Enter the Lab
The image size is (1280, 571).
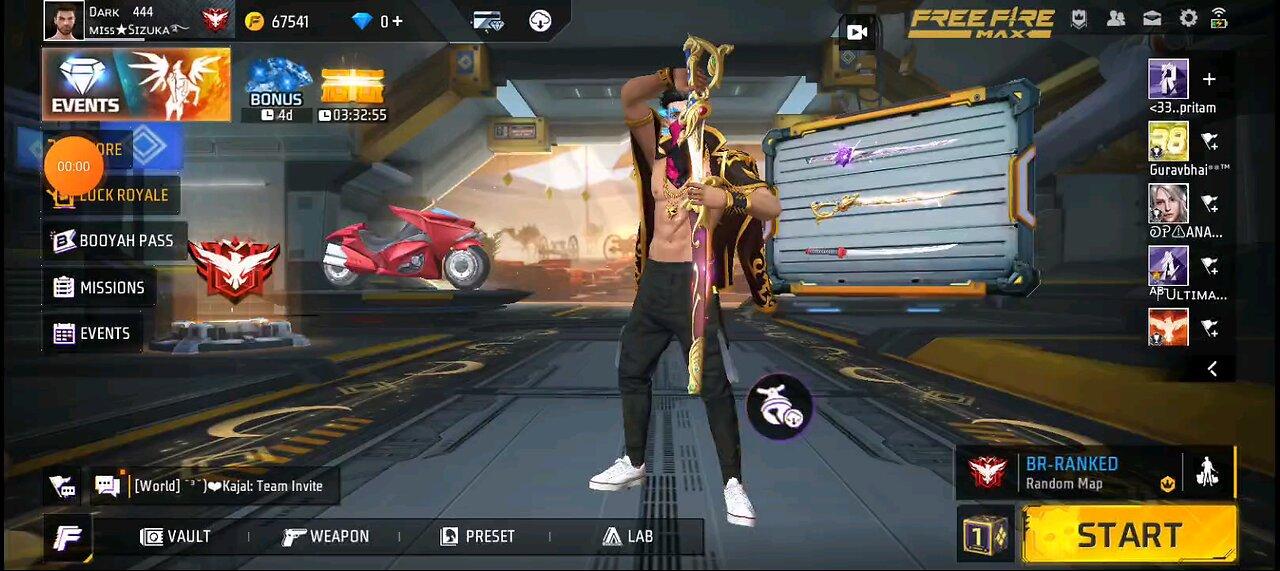coord(627,537)
